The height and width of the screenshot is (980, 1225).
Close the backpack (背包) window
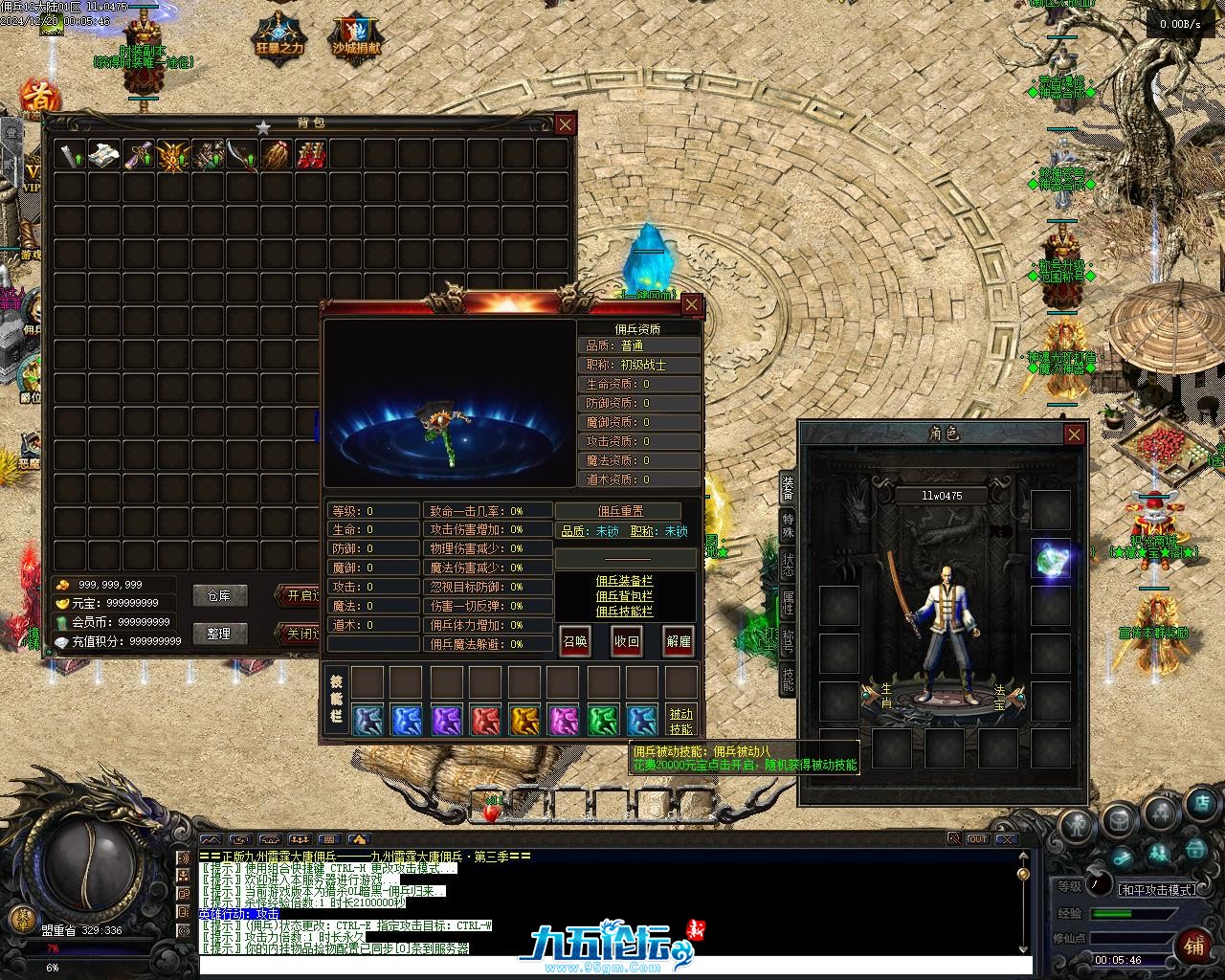click(566, 123)
